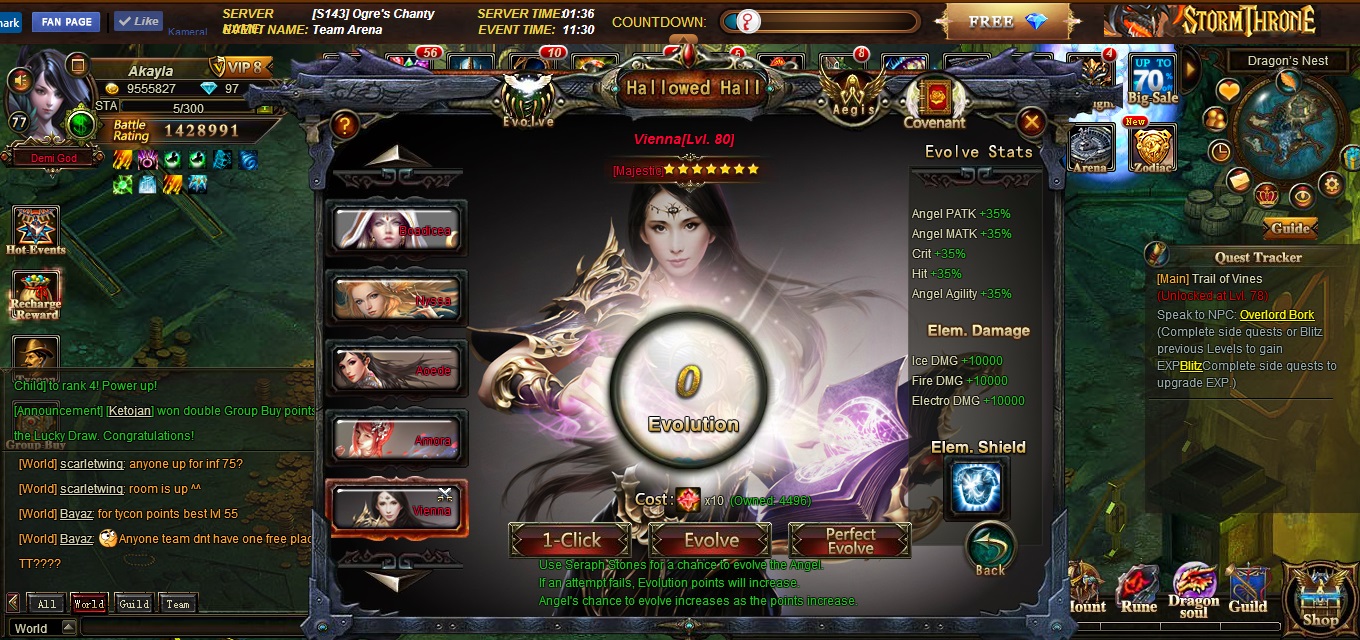Image resolution: width=1360 pixels, height=640 pixels.
Task: Open the Shop
Action: click(x=1320, y=598)
